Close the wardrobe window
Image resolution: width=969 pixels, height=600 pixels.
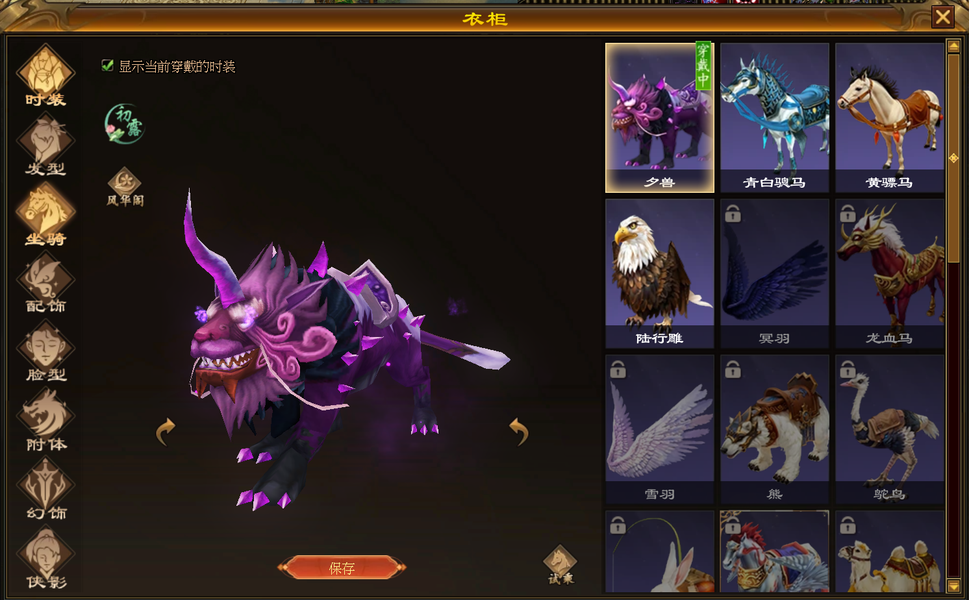coord(942,17)
